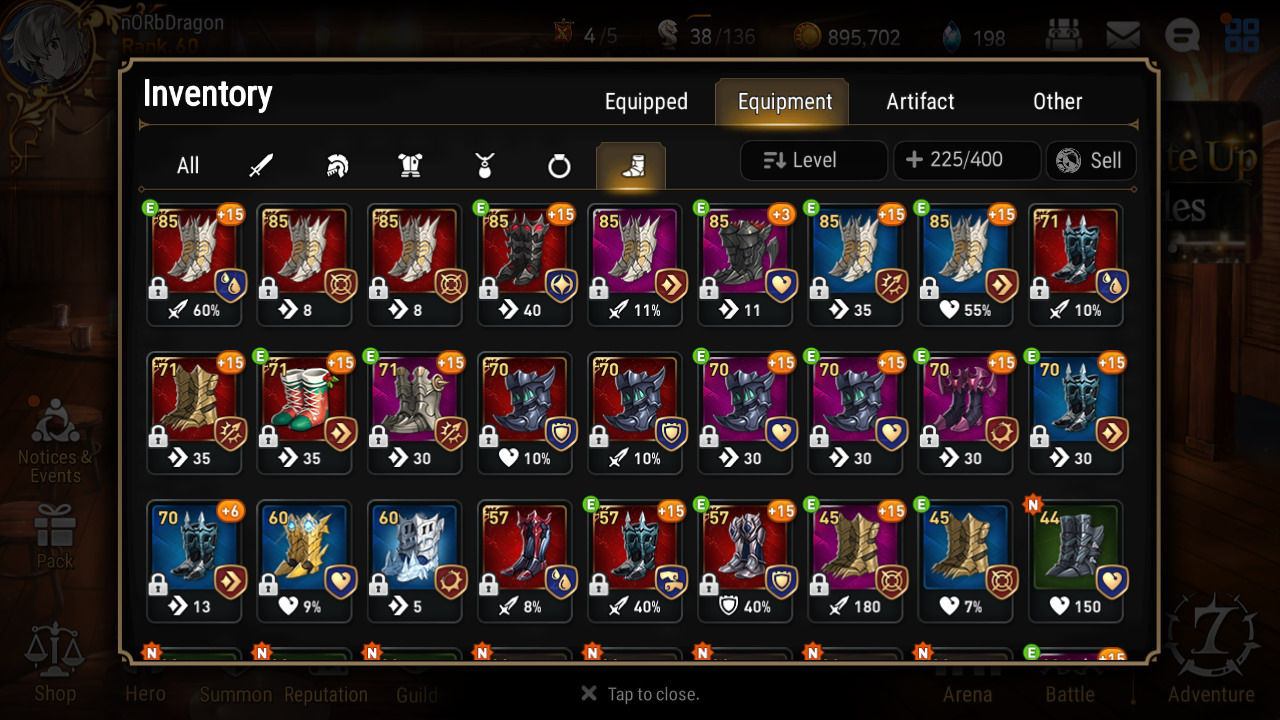Show All equipment types
This screenshot has width=1280, height=720.
188,166
